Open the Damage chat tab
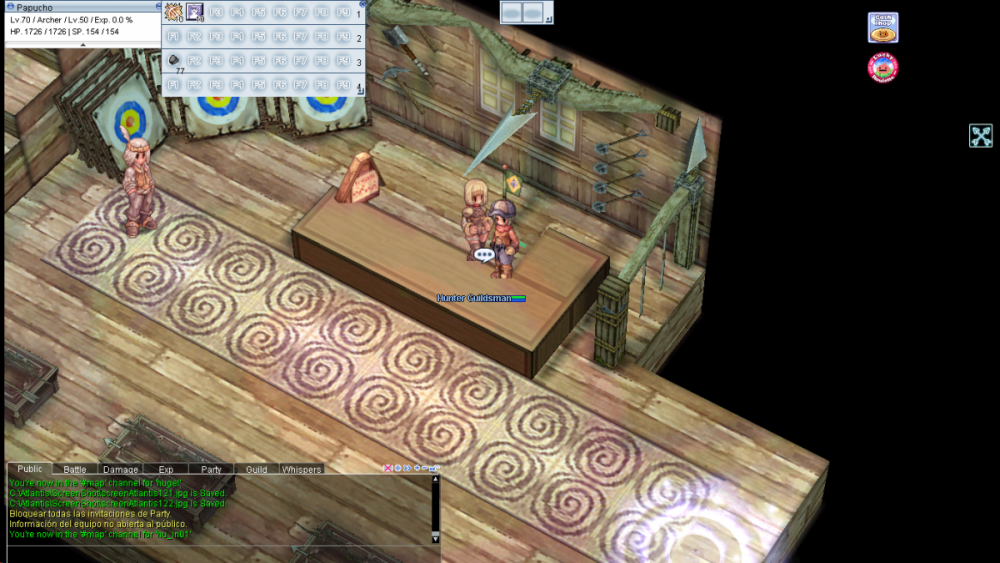The image size is (1000, 563). point(121,469)
